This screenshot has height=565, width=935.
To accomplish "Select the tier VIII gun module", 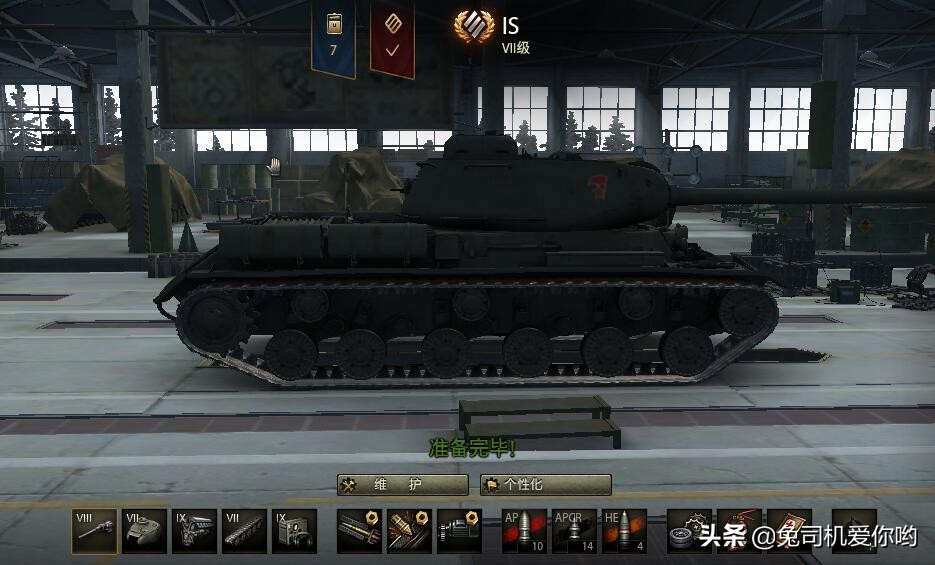I will pos(94,531).
